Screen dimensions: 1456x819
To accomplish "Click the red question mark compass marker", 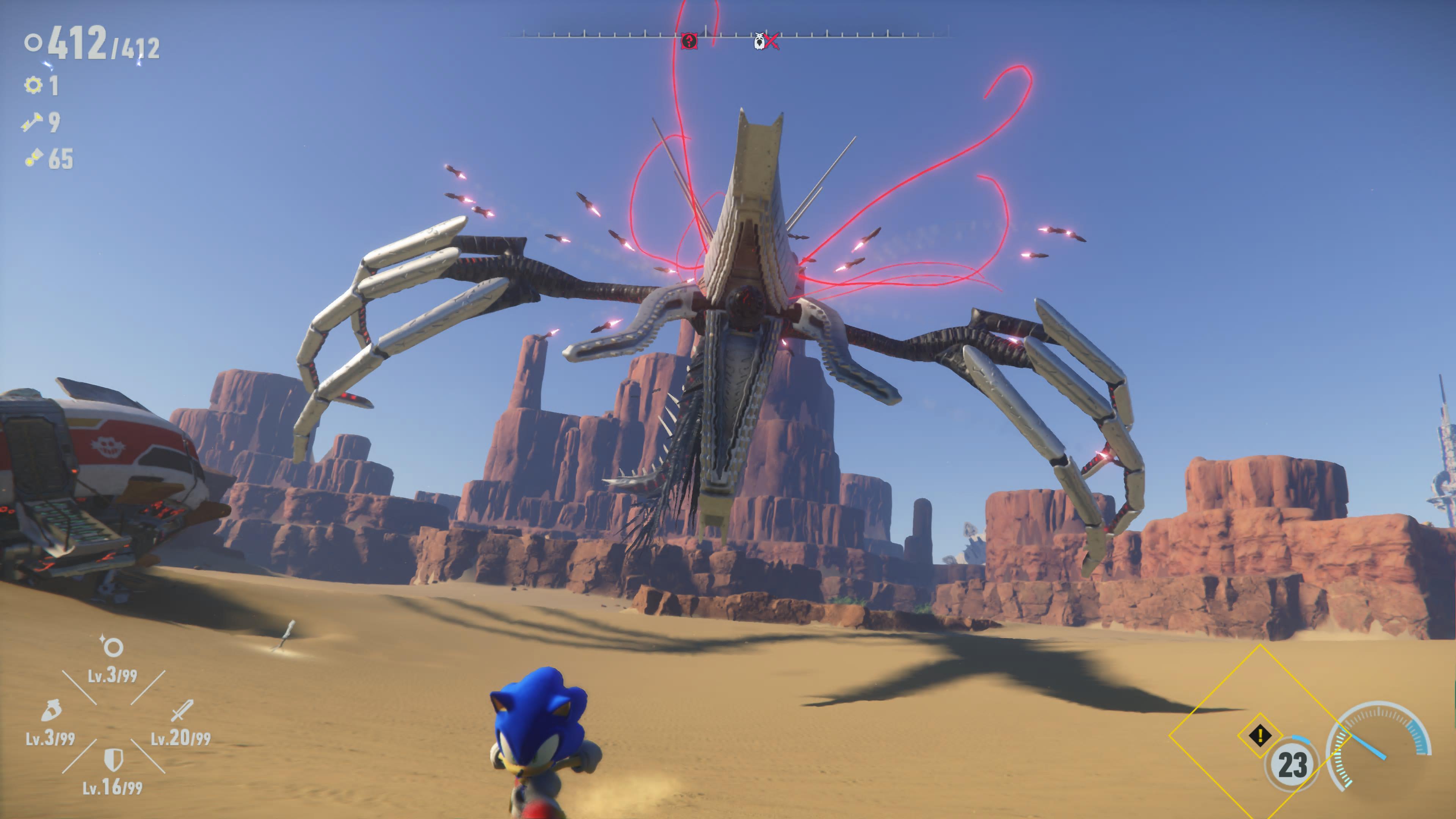I will (689, 41).
